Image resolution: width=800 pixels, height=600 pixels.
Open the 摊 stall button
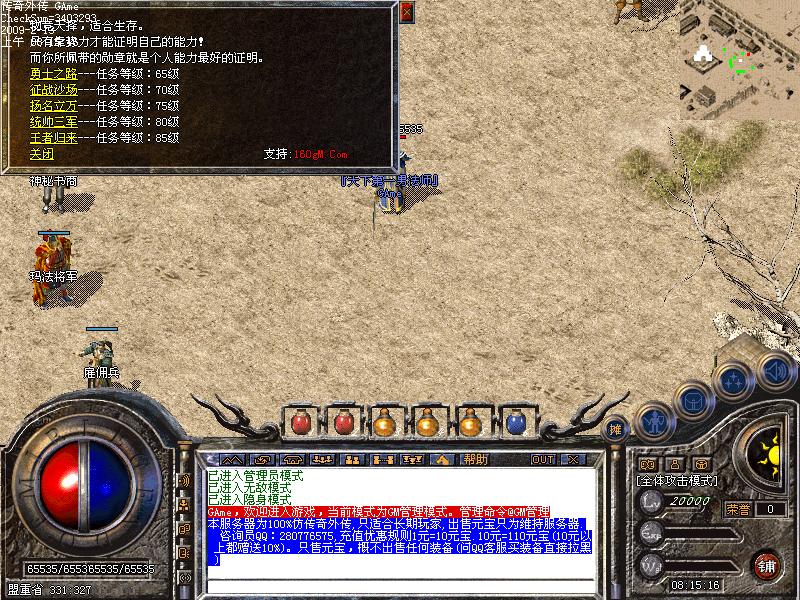[x=616, y=427]
